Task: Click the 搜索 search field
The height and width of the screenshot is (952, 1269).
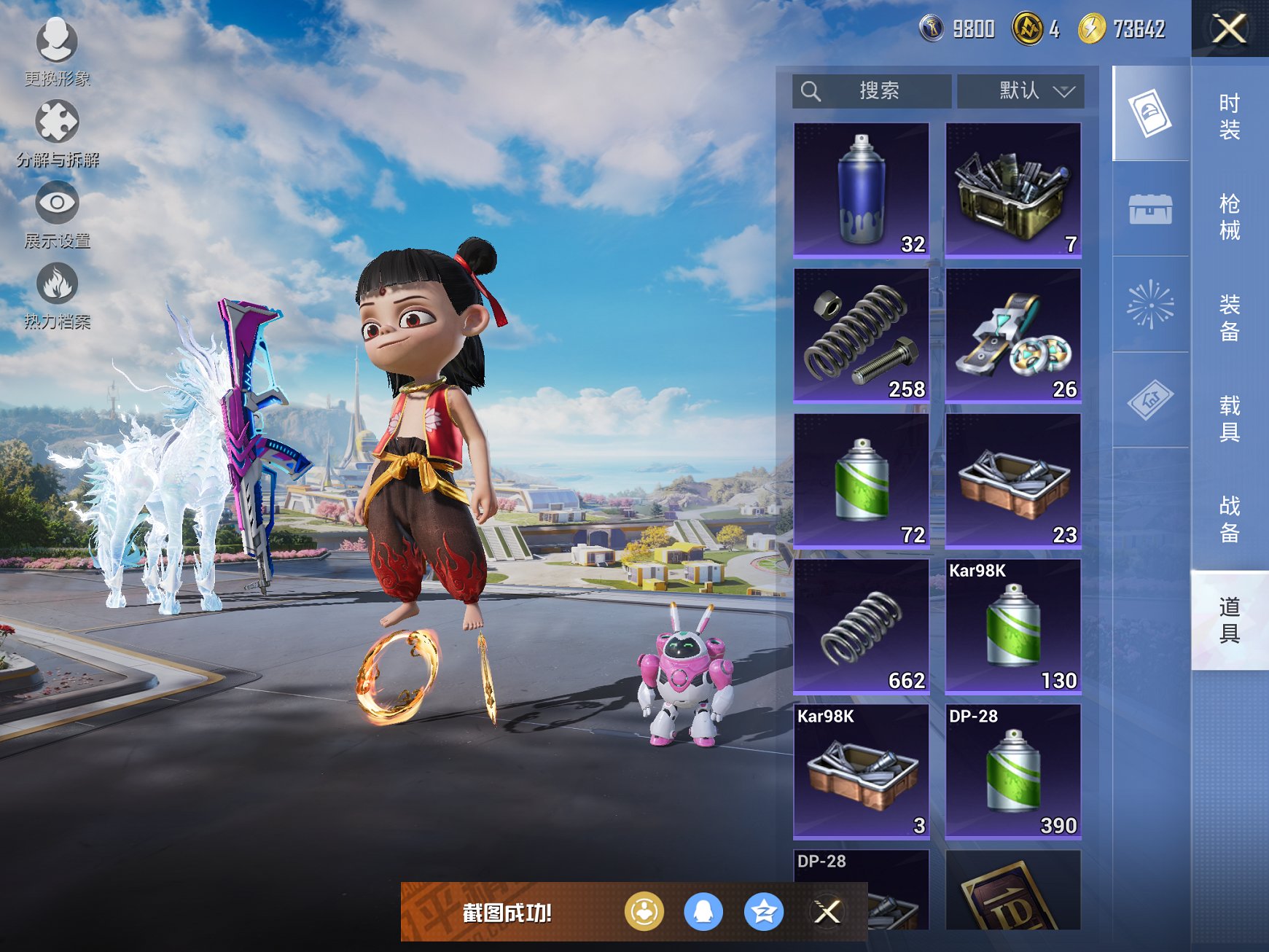Action: 872,91
